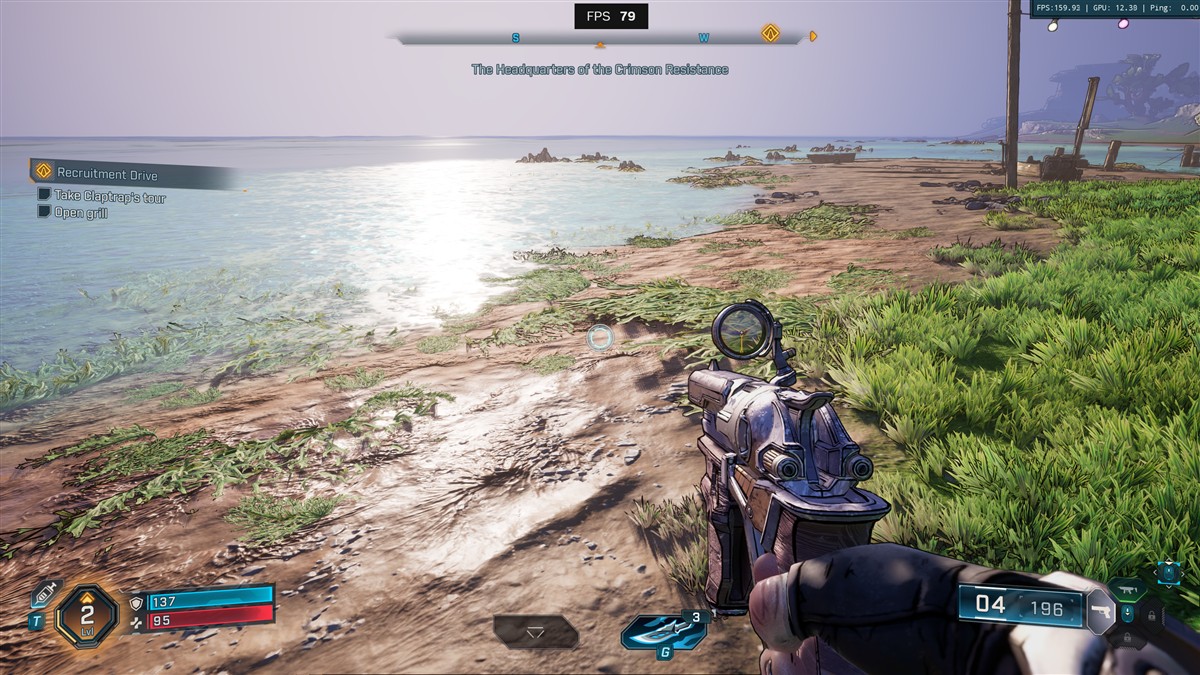
Task: Select the Take Claptrap's tour objective
Action: [110, 197]
